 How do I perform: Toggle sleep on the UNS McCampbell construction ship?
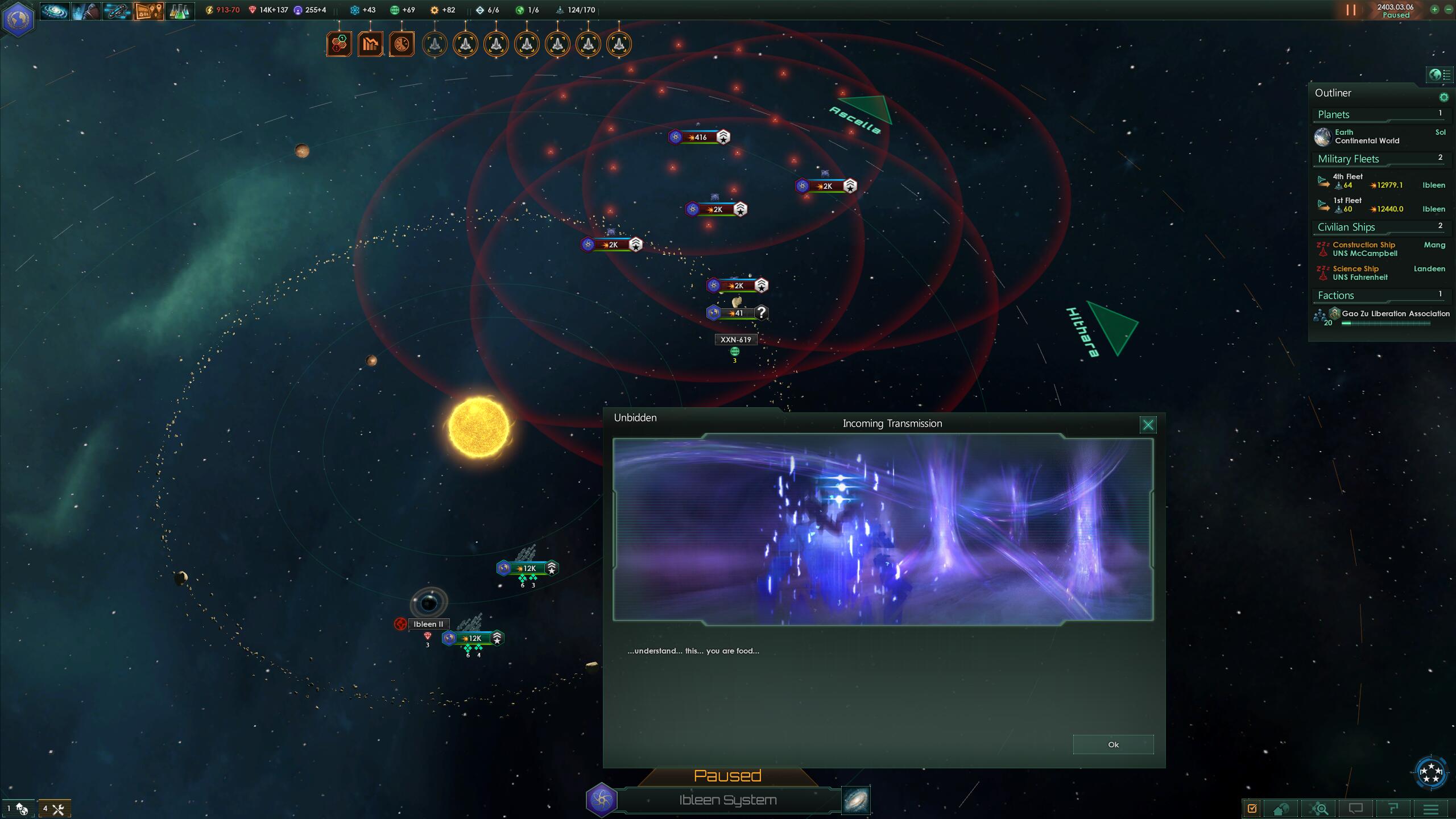coord(1322,245)
